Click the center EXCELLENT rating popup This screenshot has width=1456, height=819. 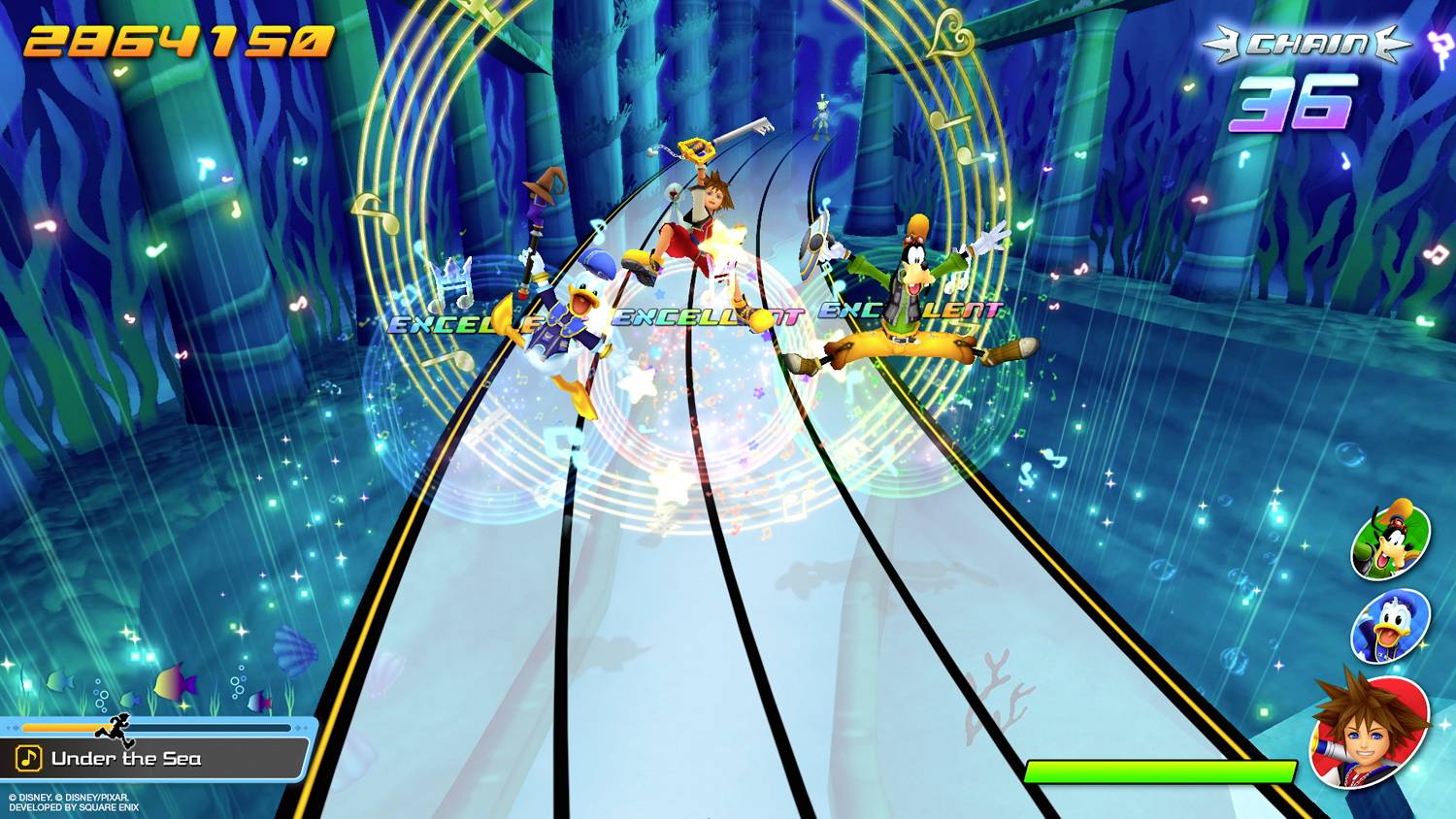click(709, 314)
